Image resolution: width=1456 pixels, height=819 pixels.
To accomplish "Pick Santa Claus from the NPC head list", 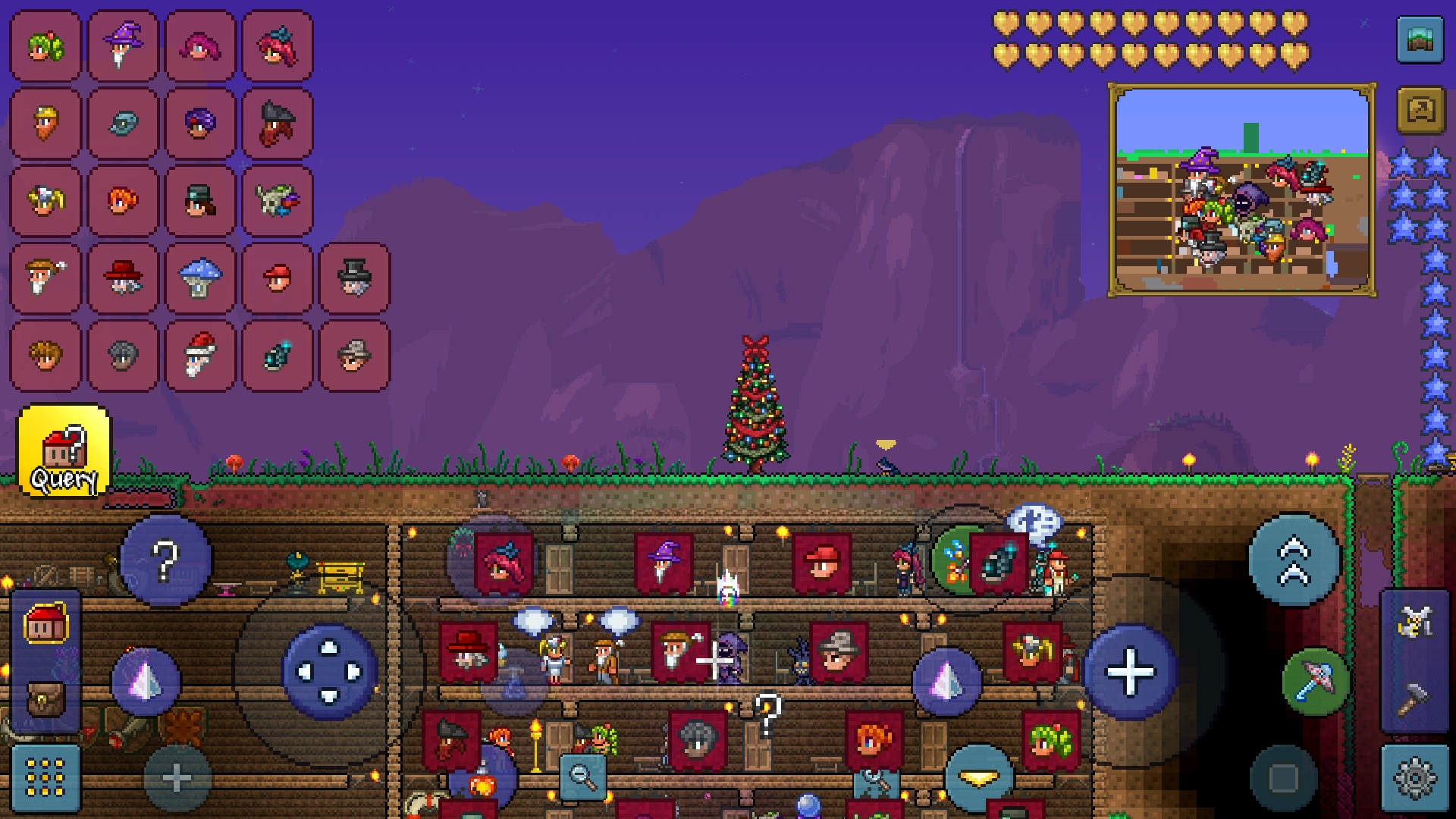I will point(200,356).
